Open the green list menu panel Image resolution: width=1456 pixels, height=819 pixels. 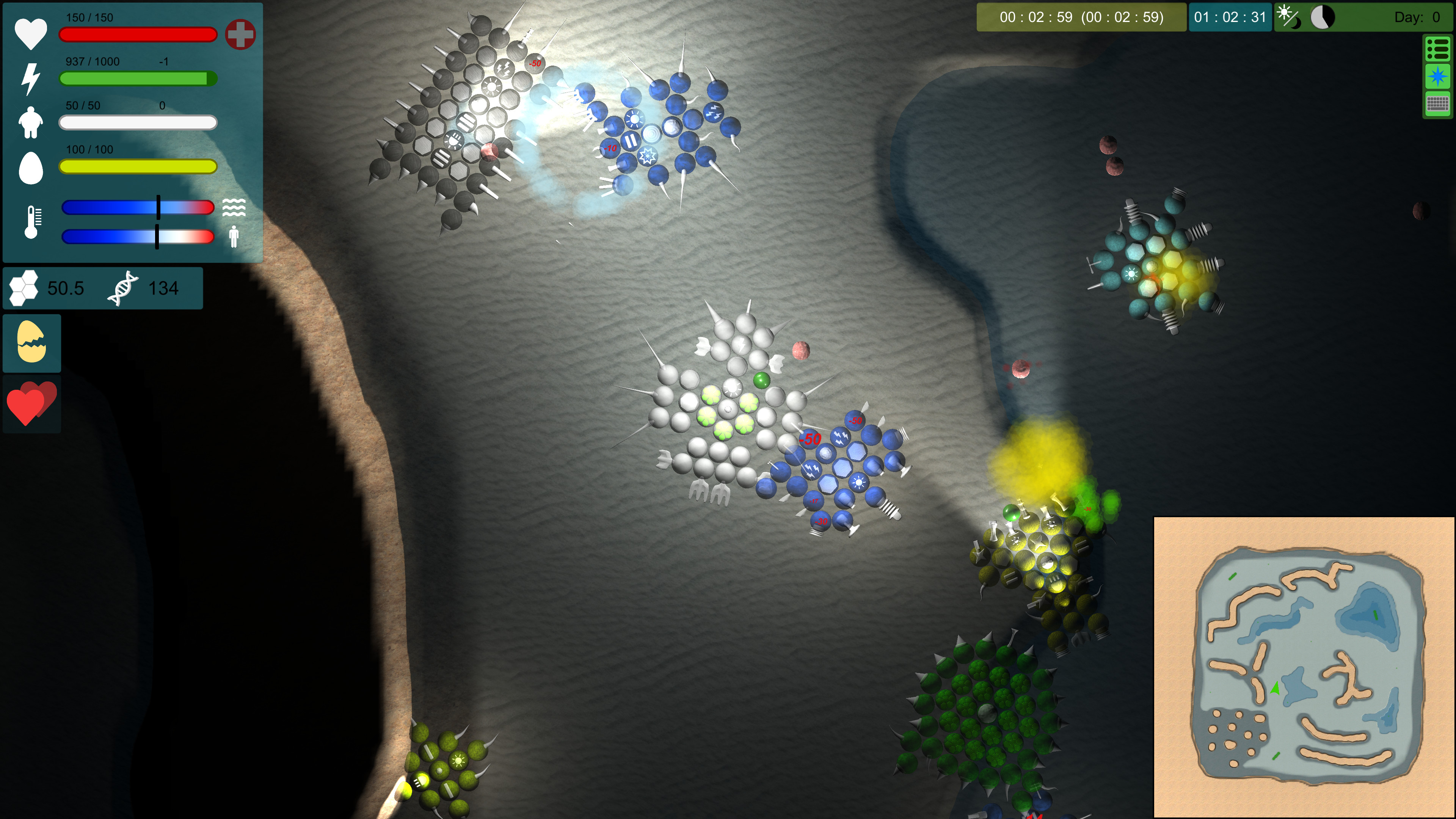pyautogui.click(x=1438, y=50)
